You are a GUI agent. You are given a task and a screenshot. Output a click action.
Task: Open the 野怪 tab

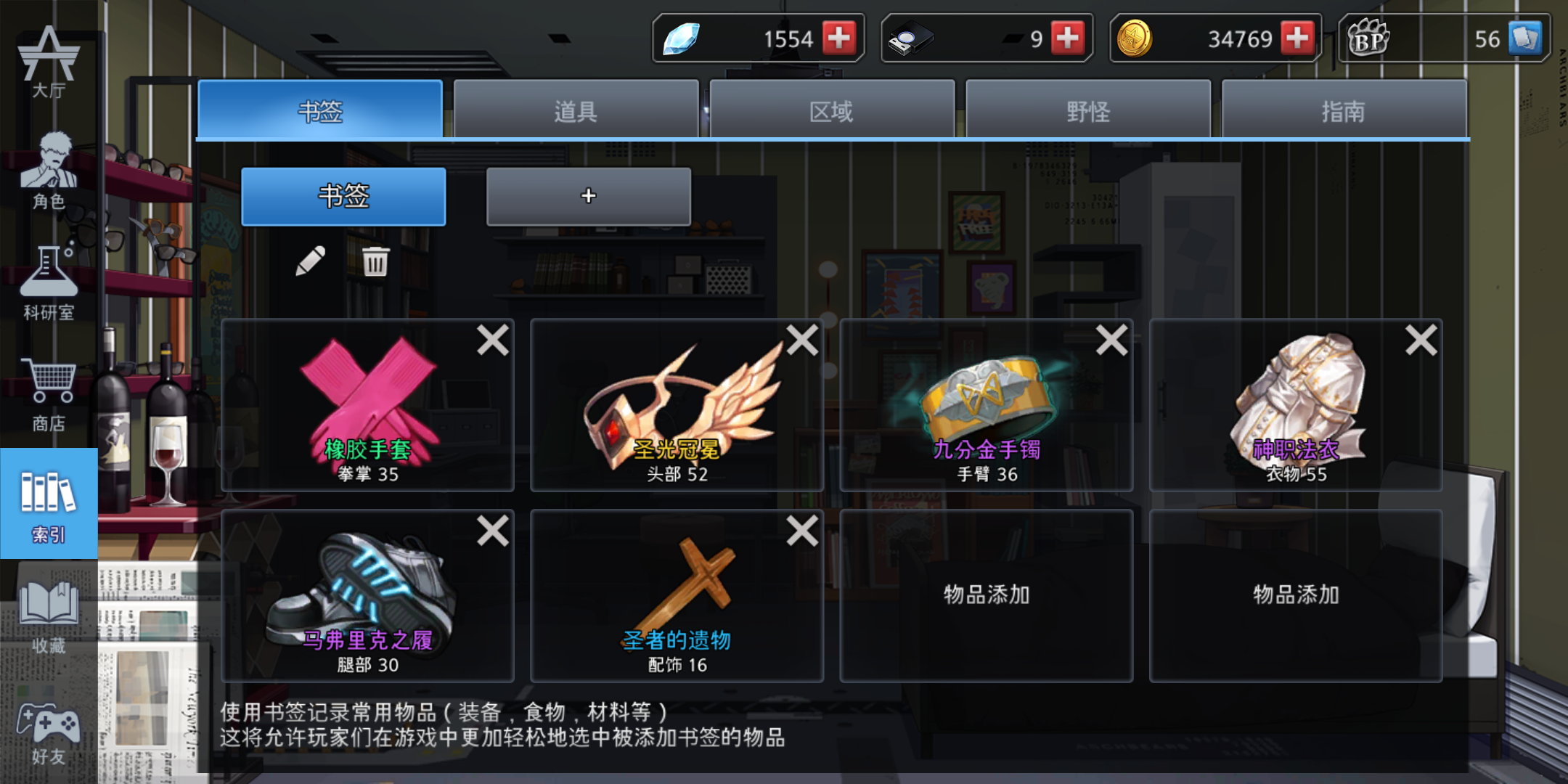1090,110
